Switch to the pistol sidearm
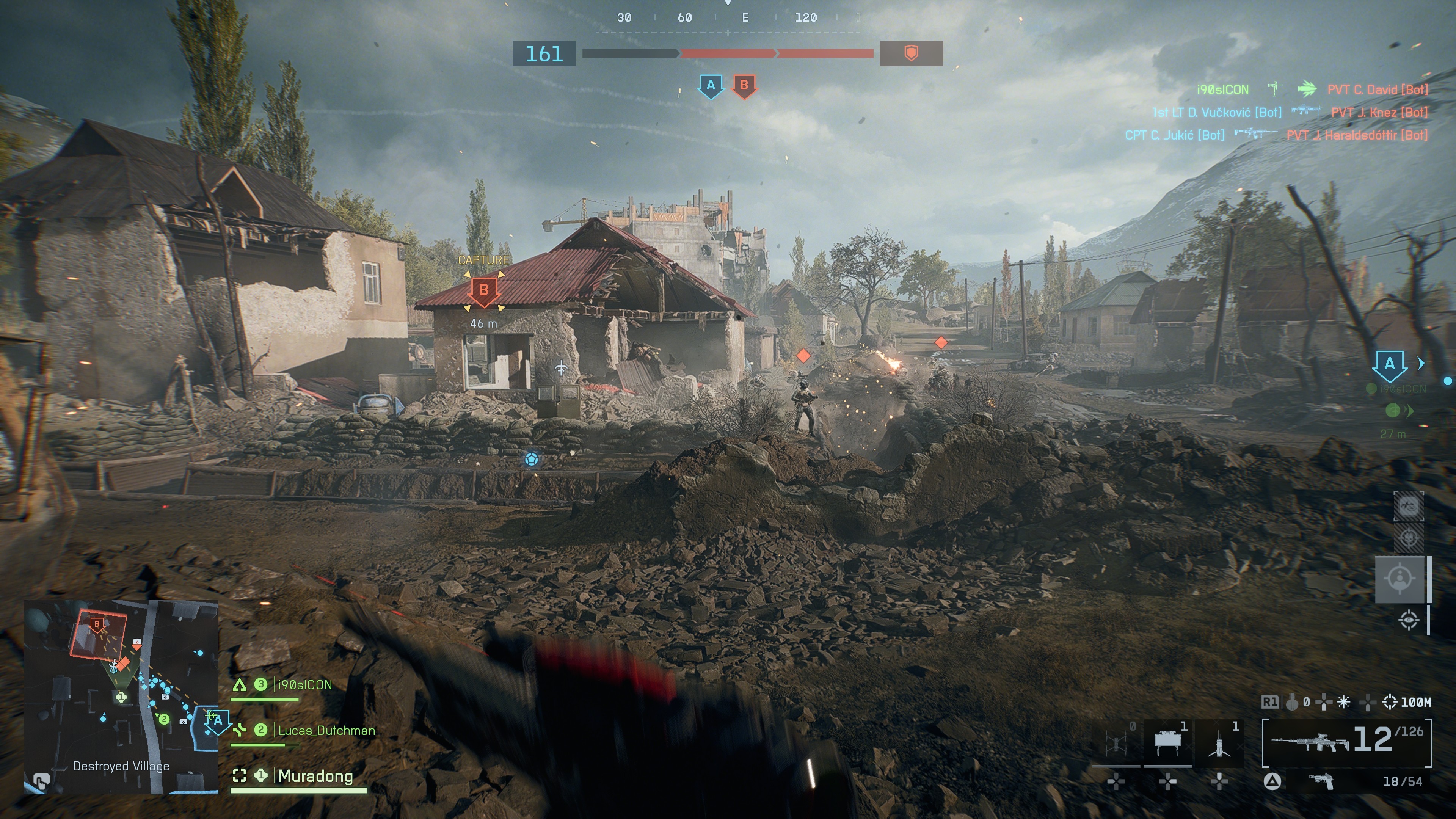1456x819 pixels. click(1321, 782)
